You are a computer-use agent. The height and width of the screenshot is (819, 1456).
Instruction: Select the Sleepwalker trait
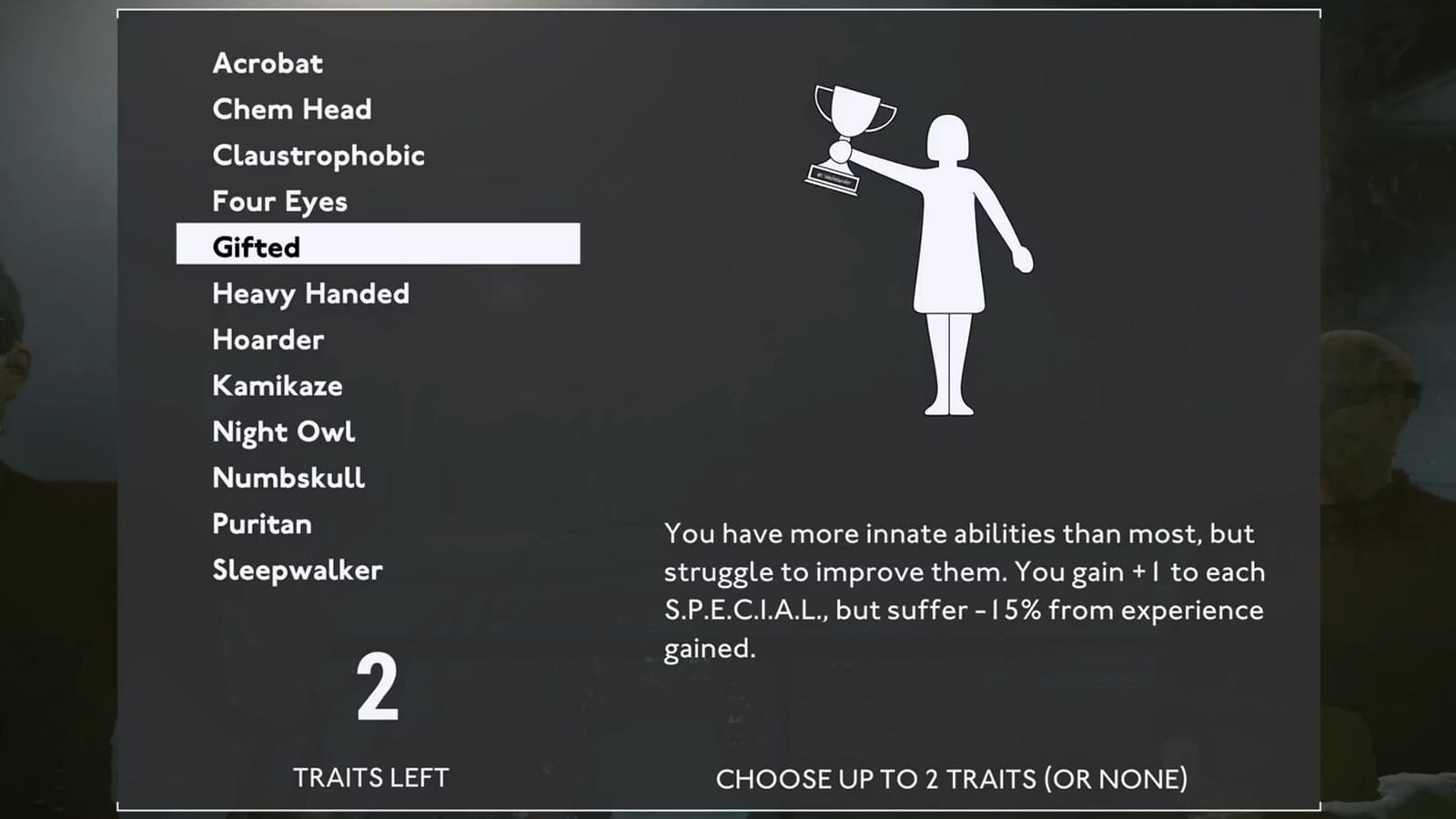click(297, 570)
